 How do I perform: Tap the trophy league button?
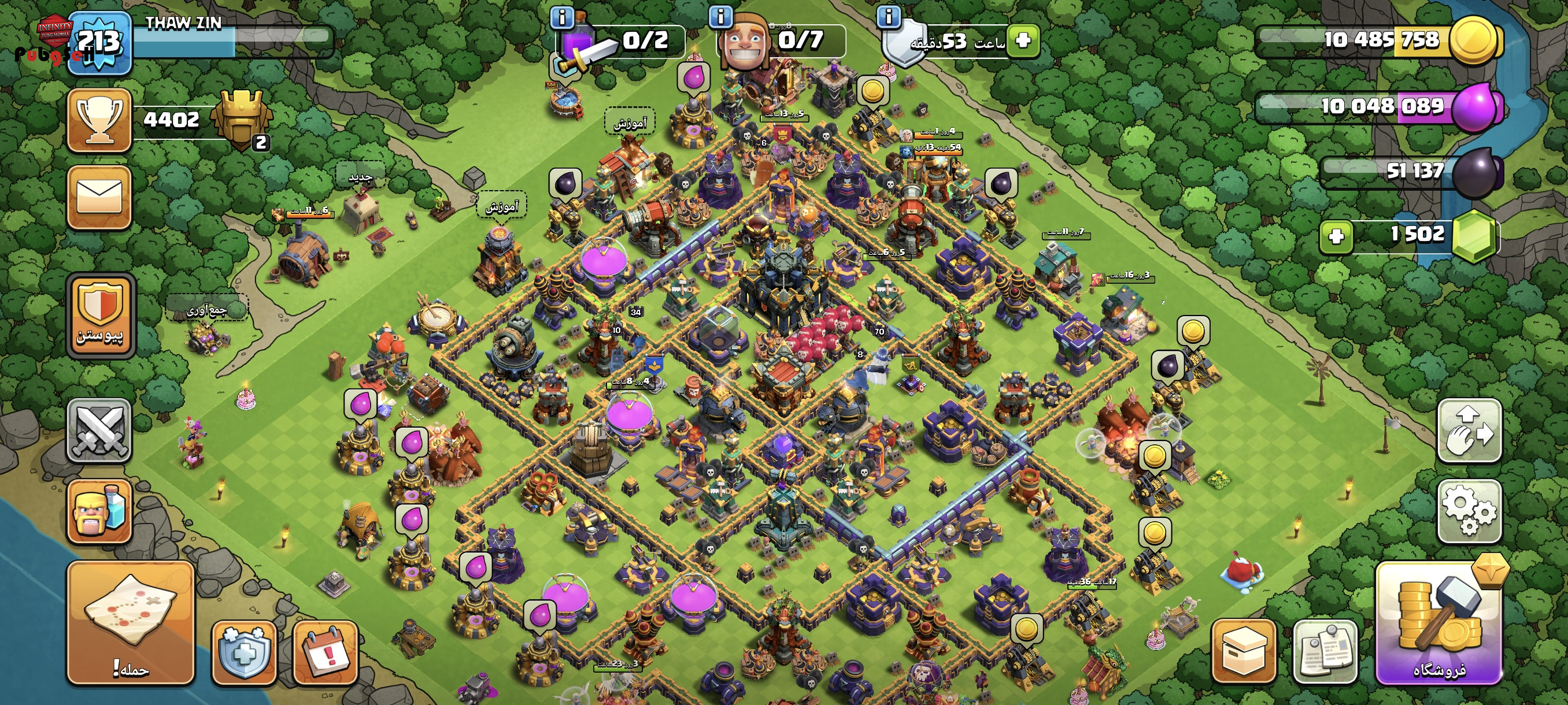point(100,120)
